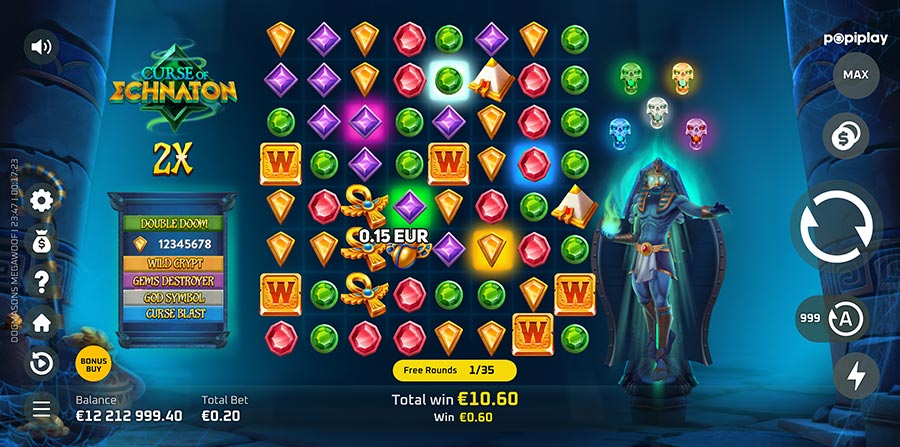Open the gear settings menu

[x=42, y=201]
